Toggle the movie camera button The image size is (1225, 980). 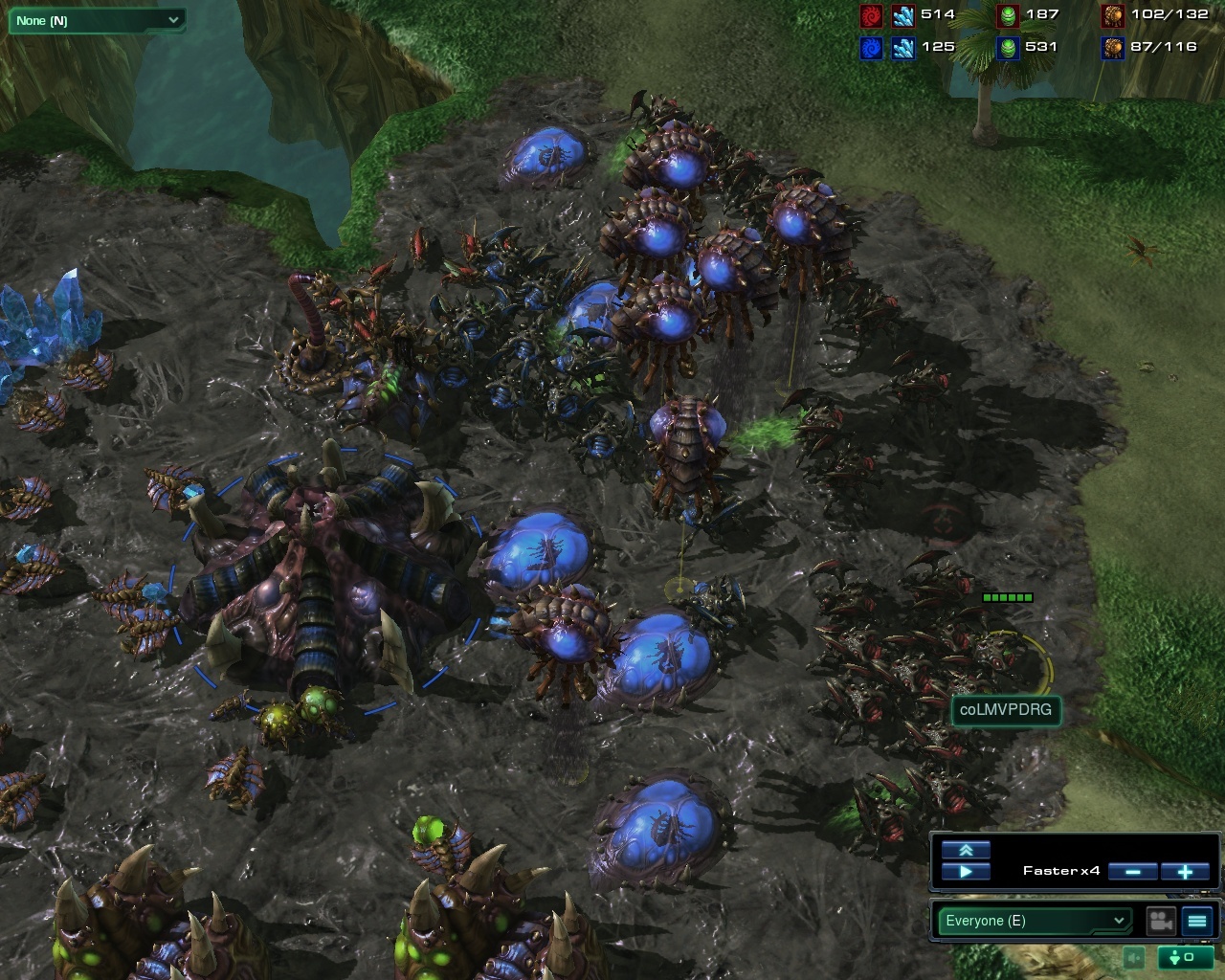(x=1162, y=921)
